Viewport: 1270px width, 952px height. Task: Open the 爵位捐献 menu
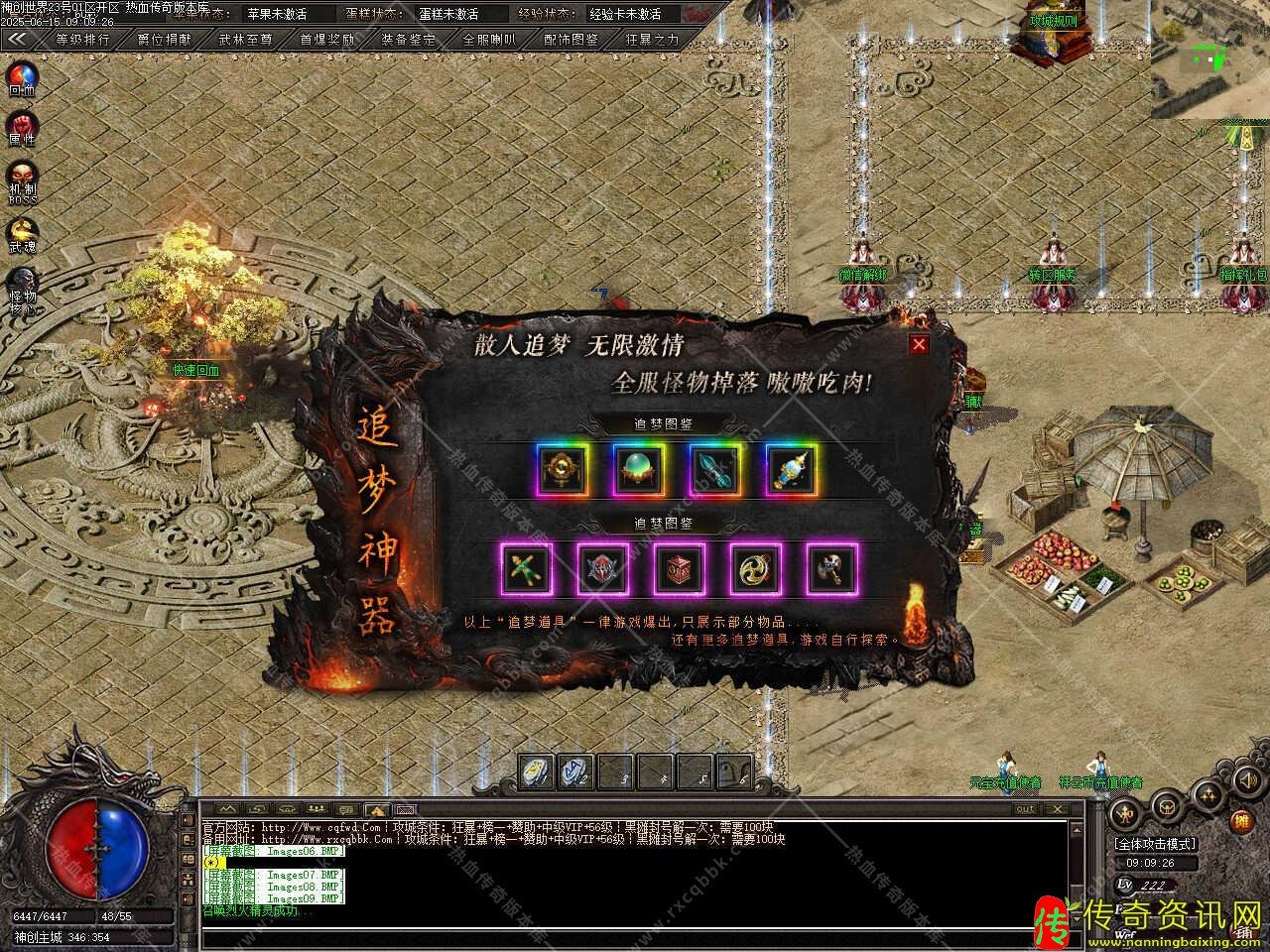[x=164, y=40]
